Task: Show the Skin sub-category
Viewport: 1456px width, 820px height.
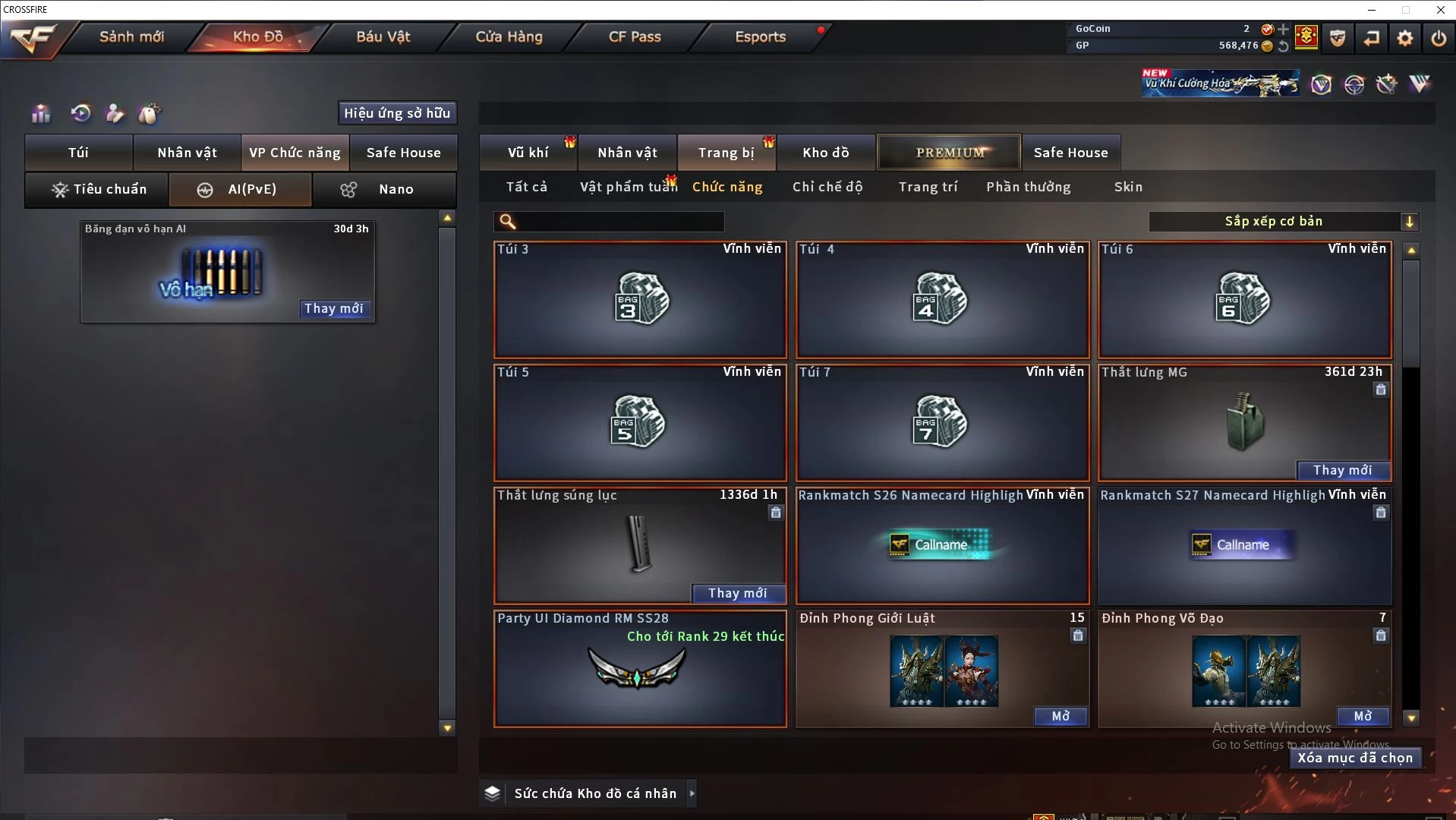Action: click(1128, 187)
